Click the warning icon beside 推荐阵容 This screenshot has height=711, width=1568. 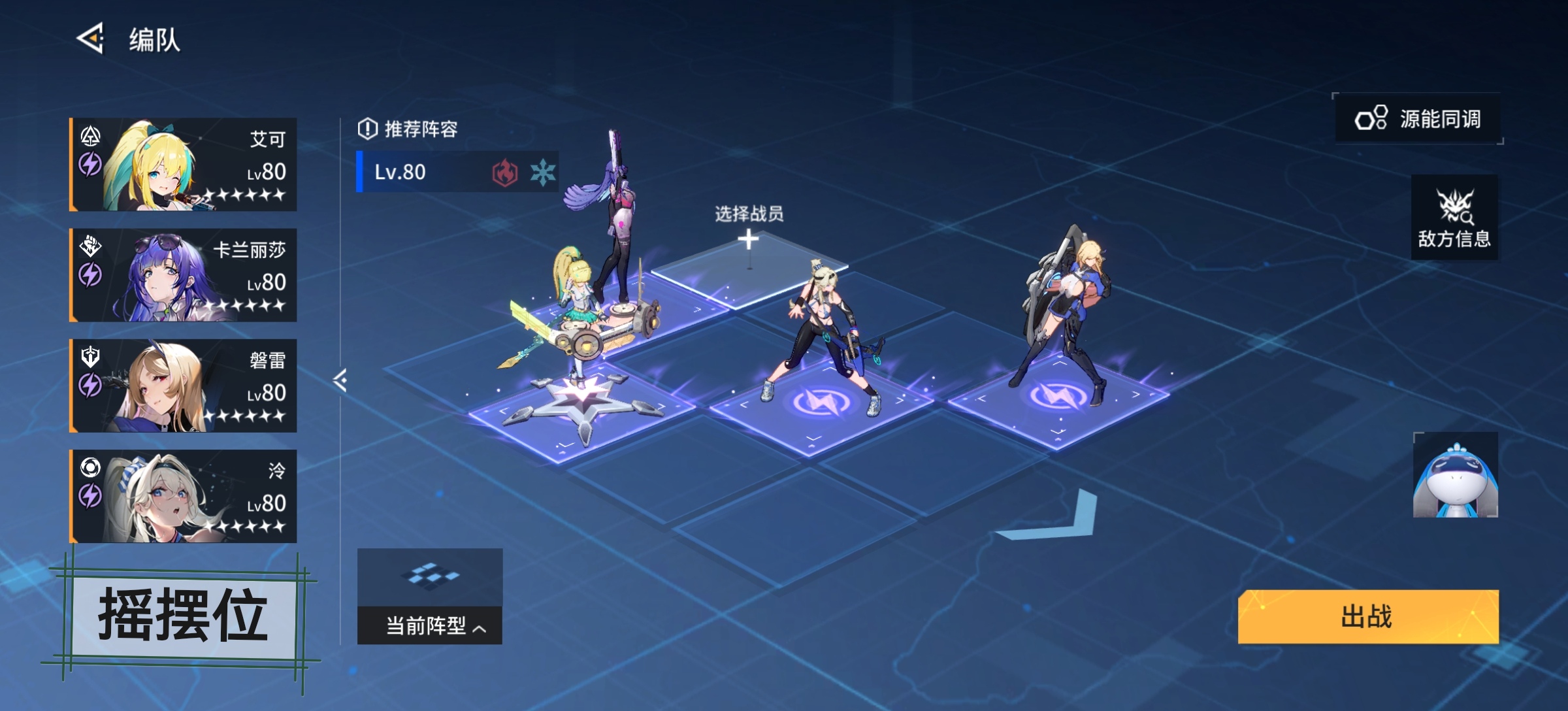(367, 128)
